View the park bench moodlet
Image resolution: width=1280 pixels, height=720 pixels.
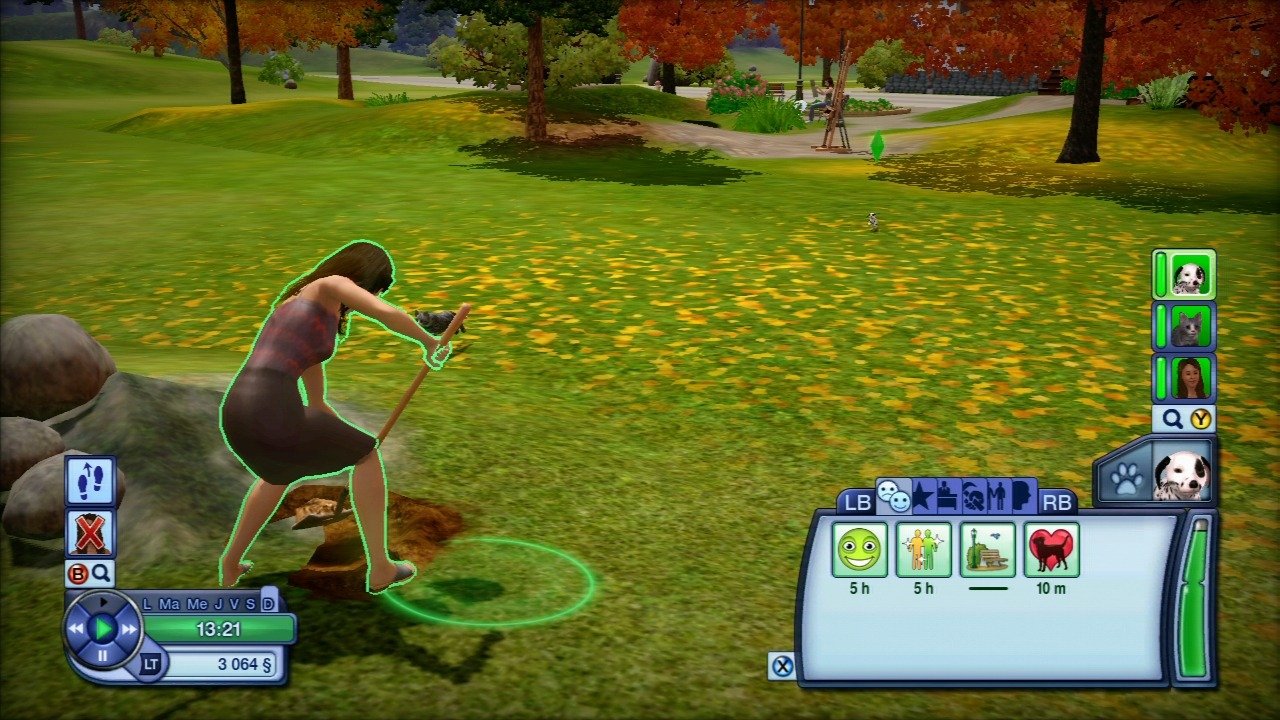(987, 549)
